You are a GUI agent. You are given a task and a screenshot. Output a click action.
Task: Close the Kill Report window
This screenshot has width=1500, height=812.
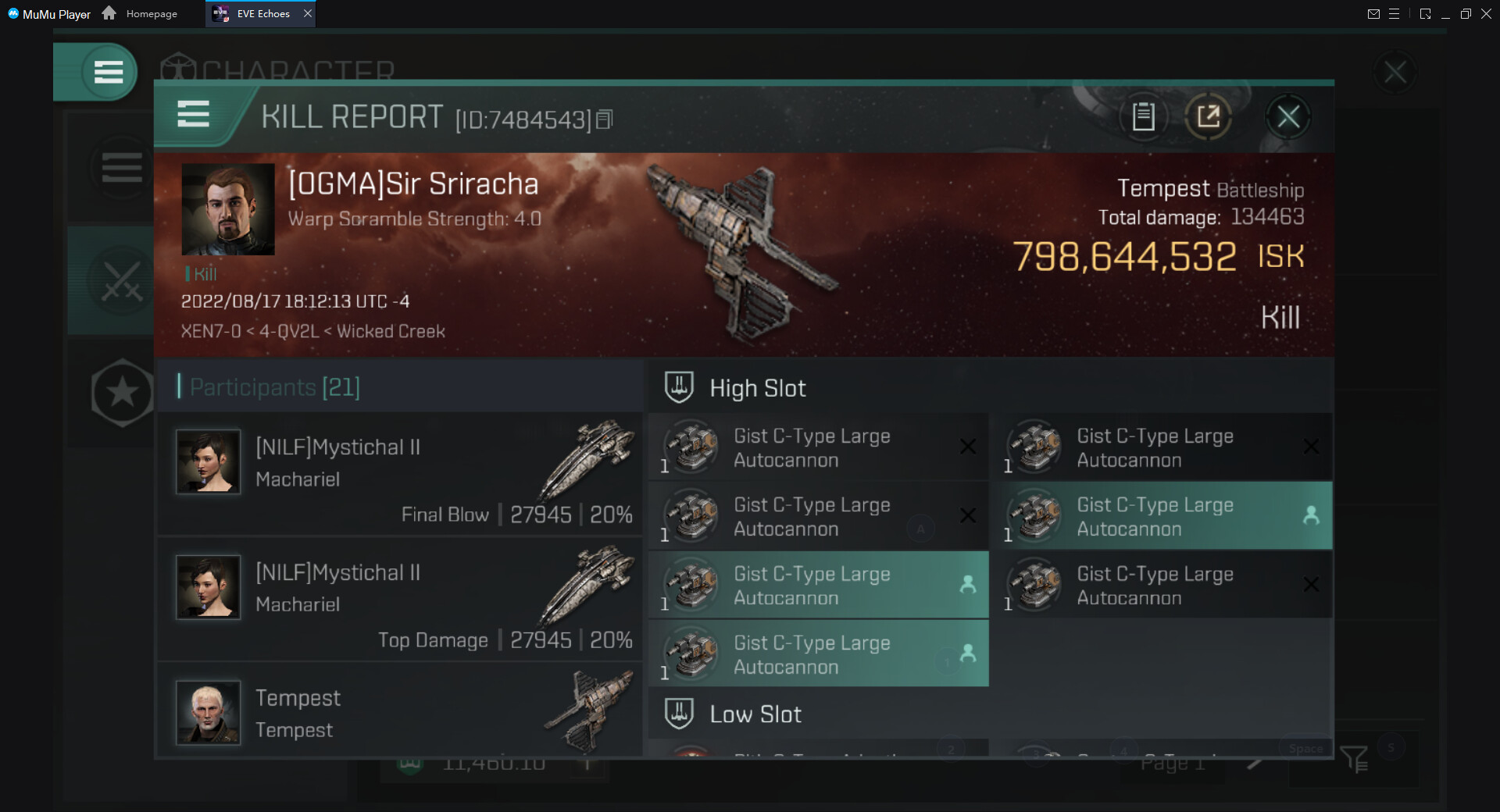pos(1287,117)
